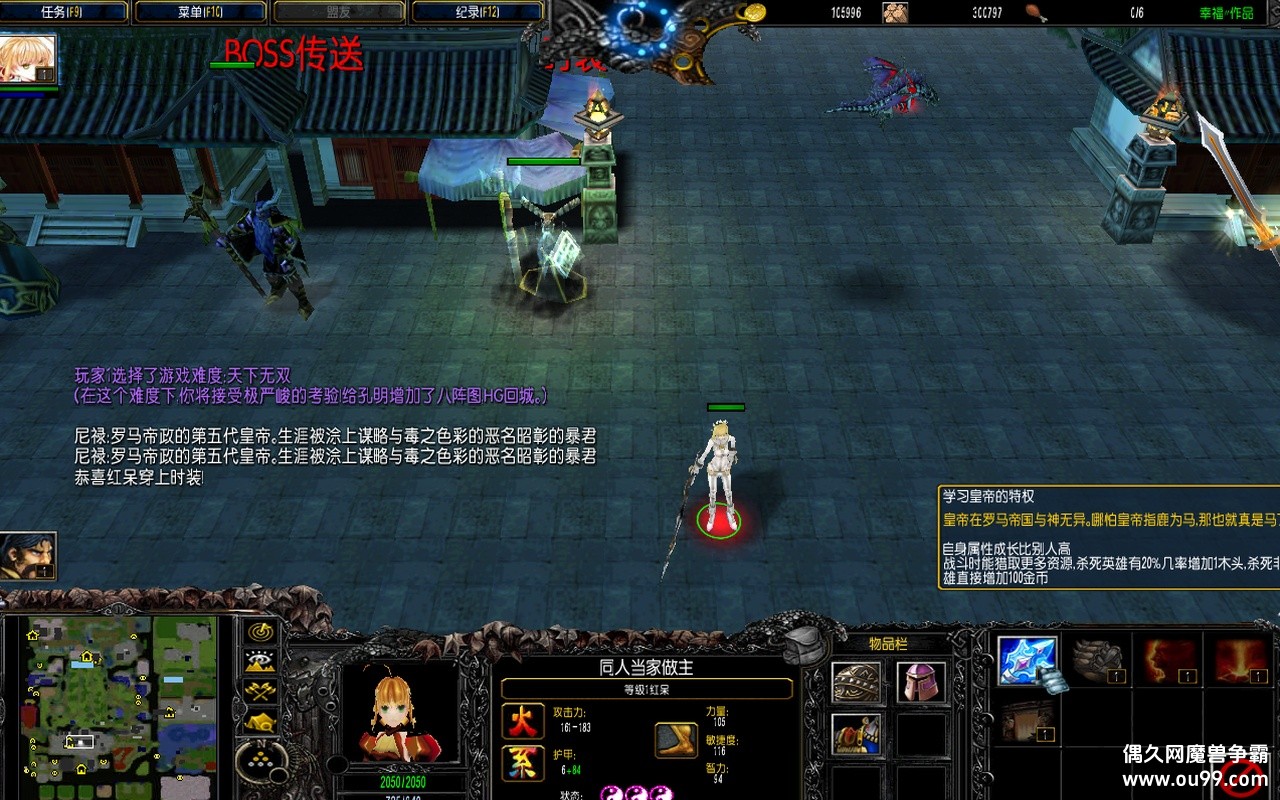Open the 任务 (F9) quests menu
1280x800 pixels.
click(x=64, y=12)
